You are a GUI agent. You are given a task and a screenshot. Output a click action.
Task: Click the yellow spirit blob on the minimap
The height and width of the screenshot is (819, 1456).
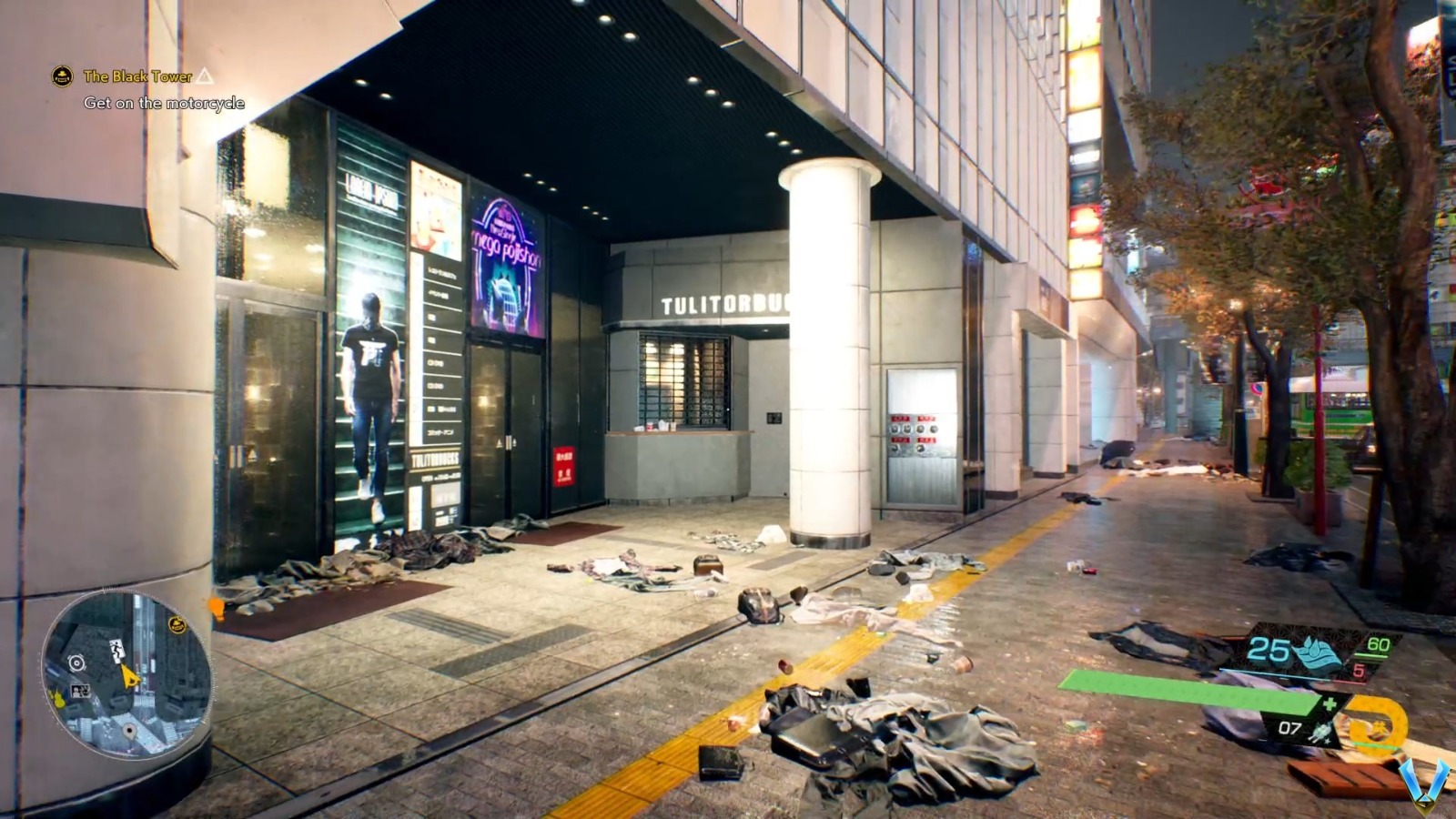click(x=57, y=701)
